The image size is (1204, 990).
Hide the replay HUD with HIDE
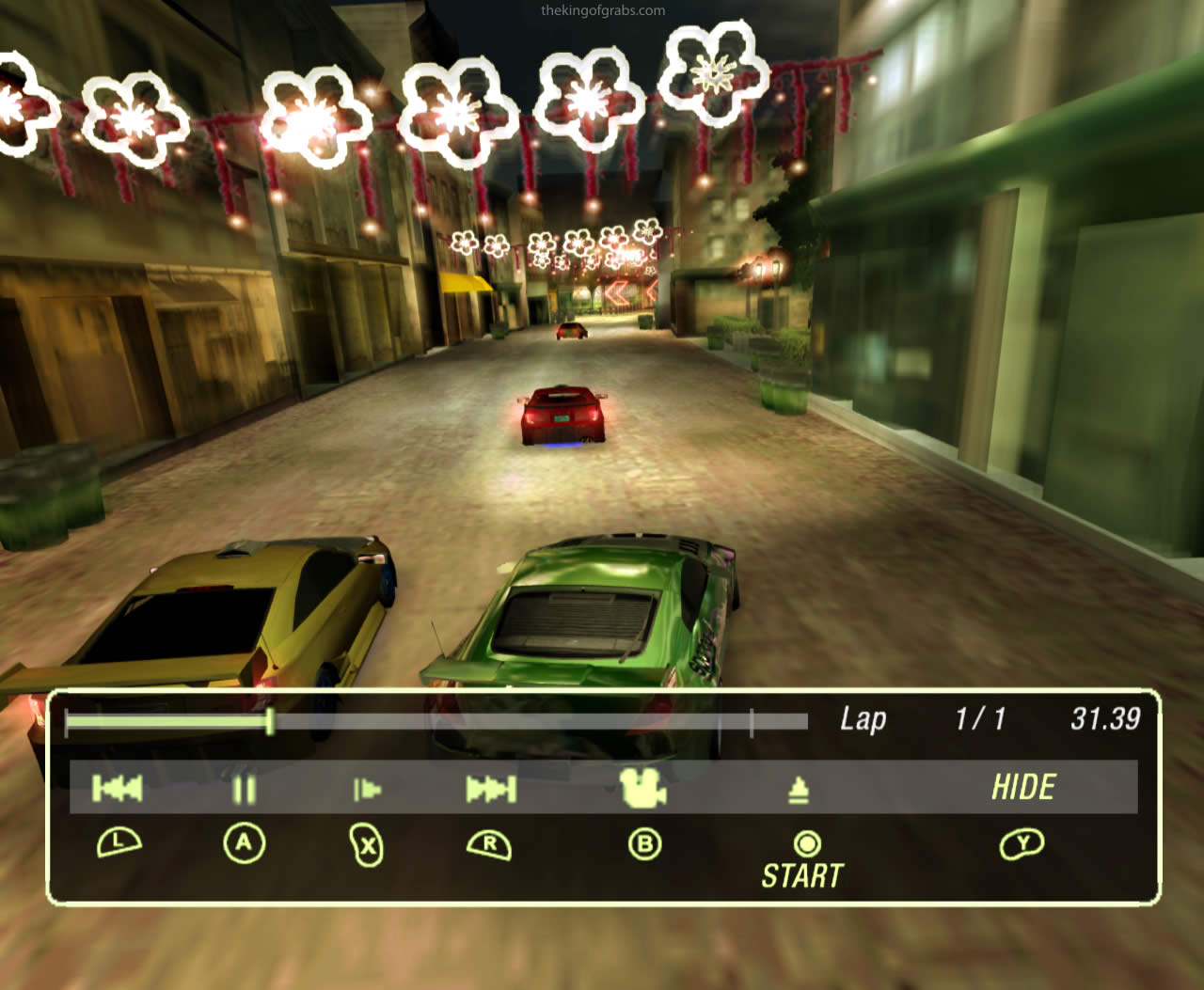click(1024, 787)
